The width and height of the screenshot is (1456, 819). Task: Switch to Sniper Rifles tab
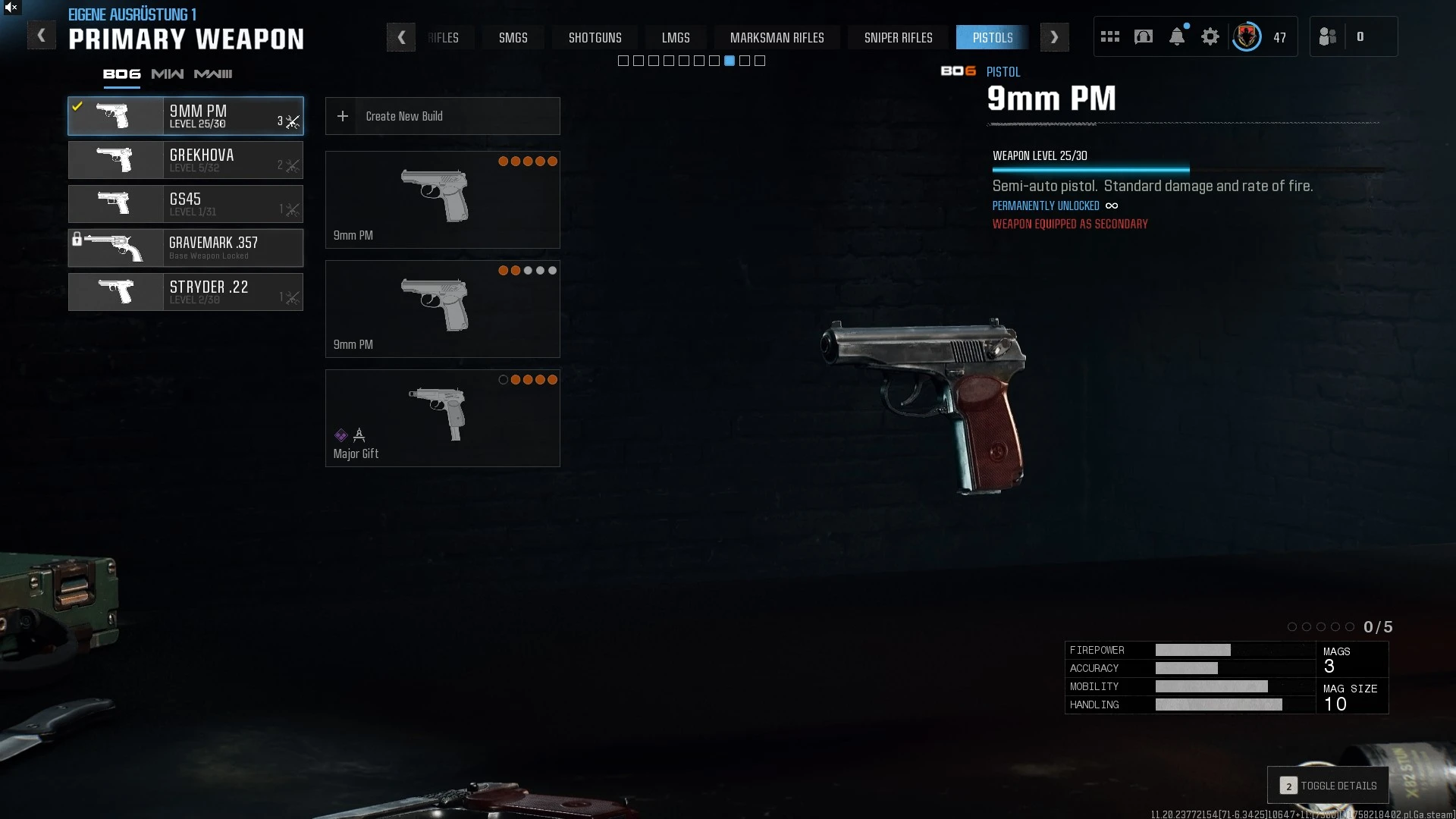[x=898, y=37]
